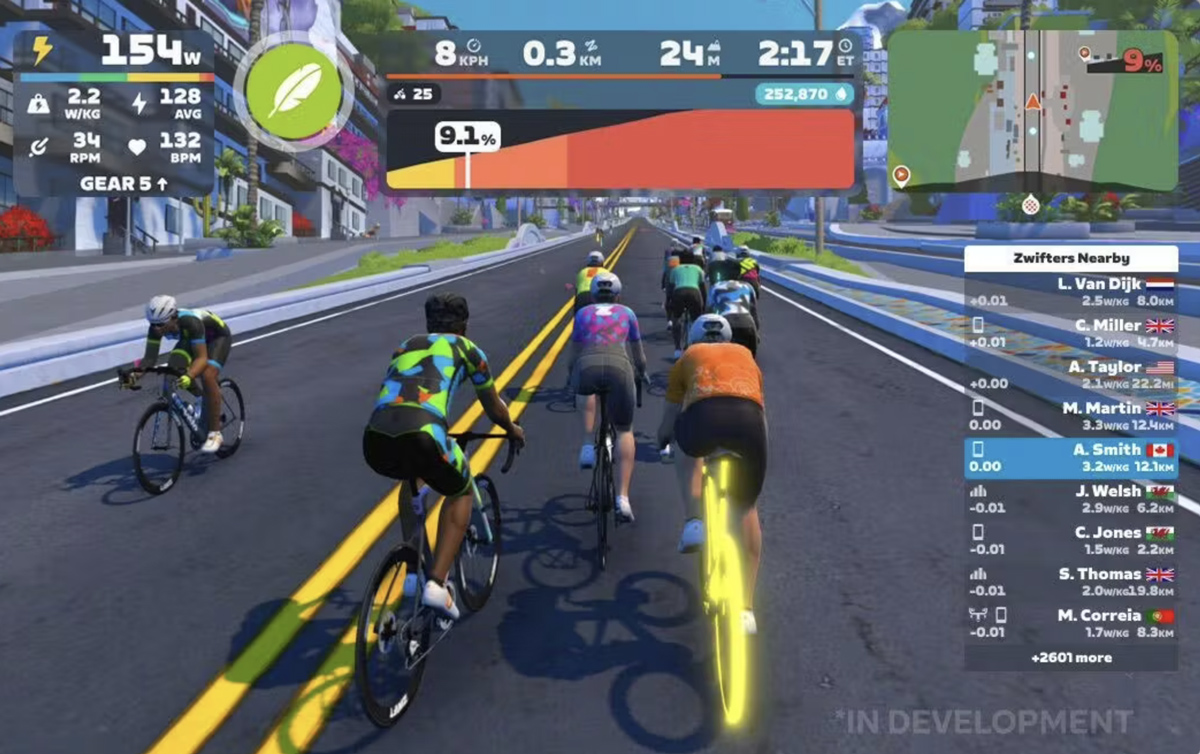Open the minimap view
The height and width of the screenshot is (754, 1200).
(x=1032, y=110)
